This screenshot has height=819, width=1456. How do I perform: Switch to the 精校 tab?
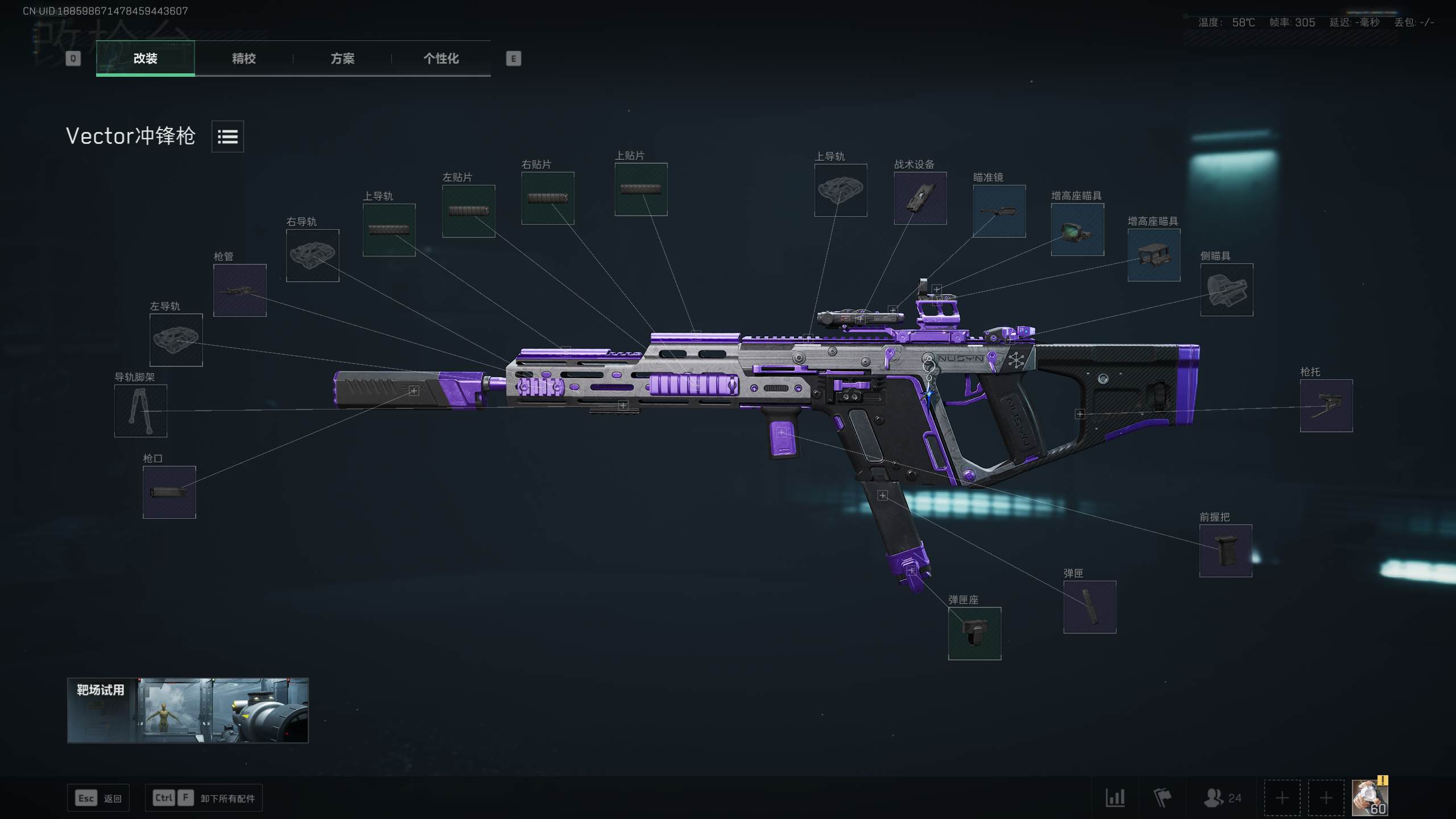click(x=243, y=59)
